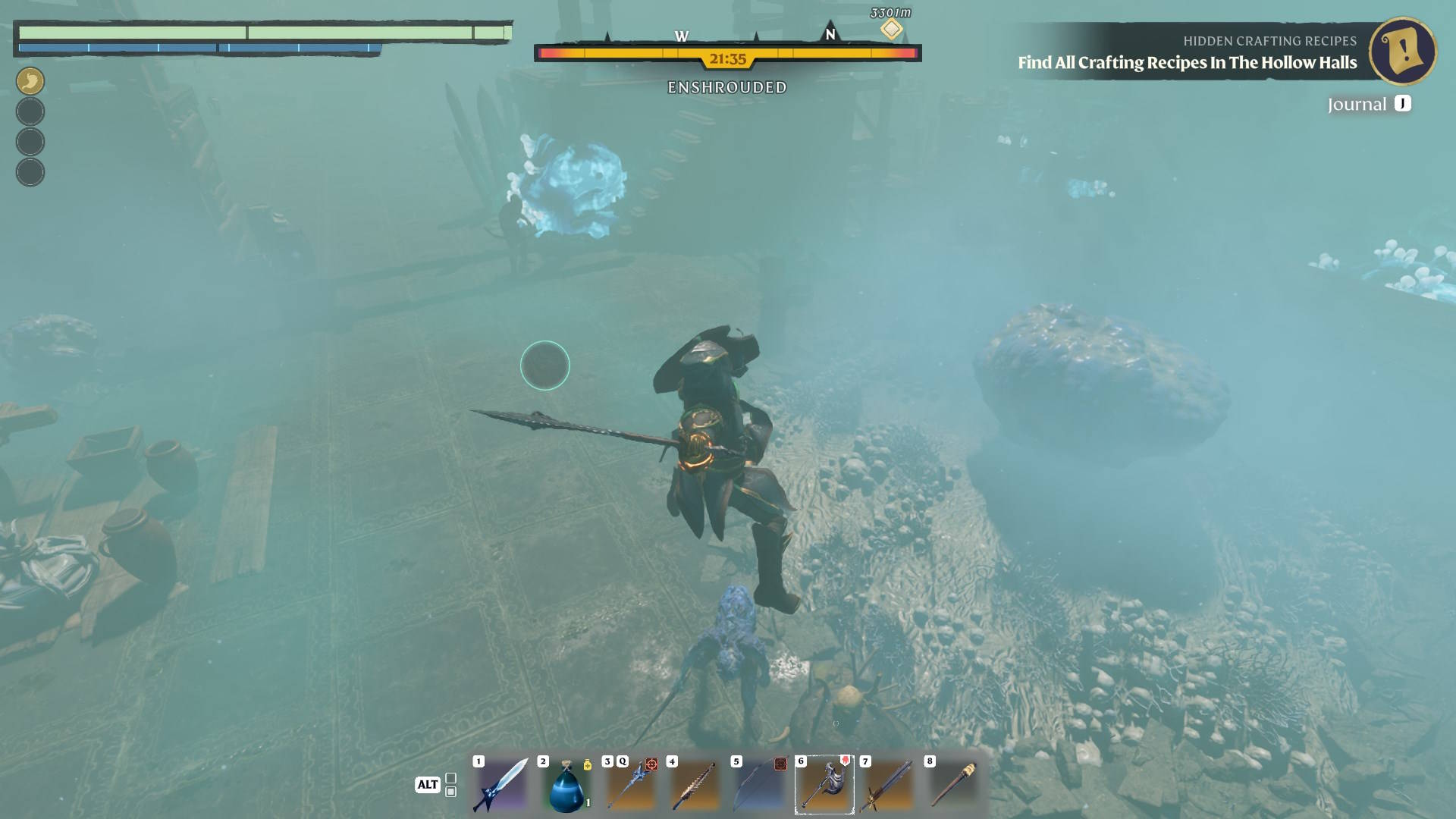
Task: Equip the blue staff in slot 3
Action: coord(630,785)
